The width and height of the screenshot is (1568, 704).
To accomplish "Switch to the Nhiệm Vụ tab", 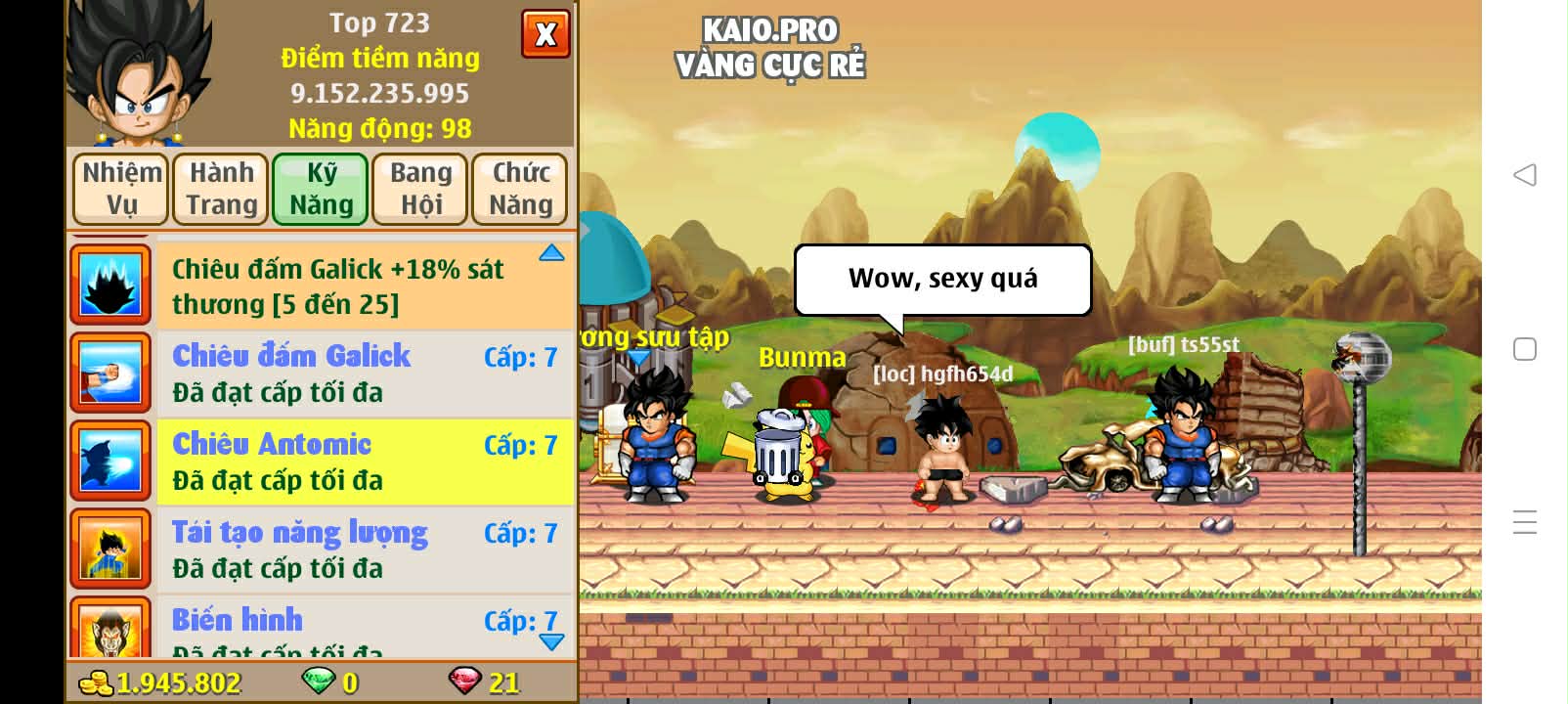I will pyautogui.click(x=119, y=188).
